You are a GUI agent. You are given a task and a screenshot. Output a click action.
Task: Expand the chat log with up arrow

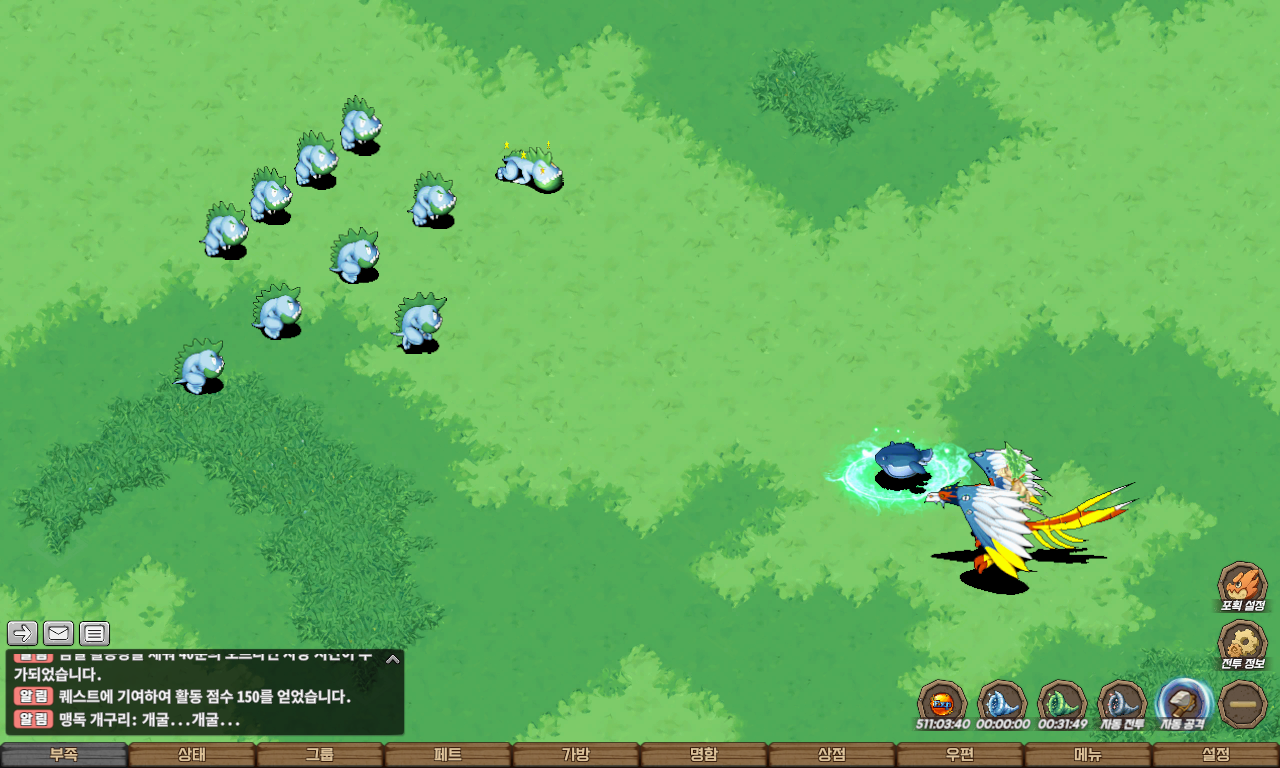coord(393,659)
